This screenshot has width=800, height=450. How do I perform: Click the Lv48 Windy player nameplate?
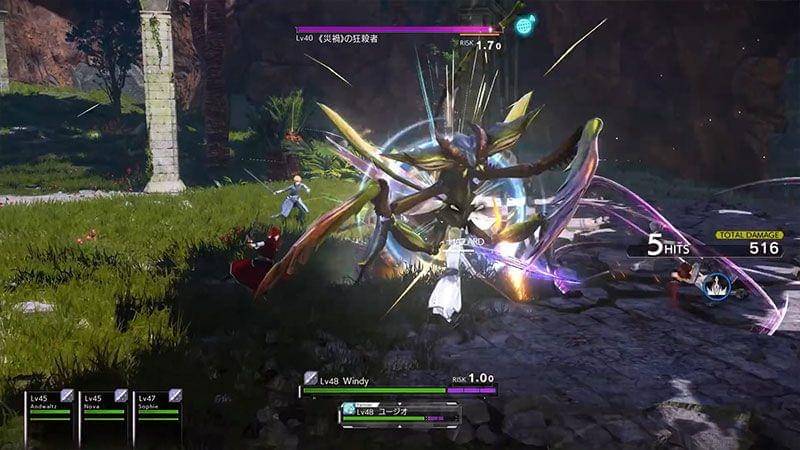345,380
